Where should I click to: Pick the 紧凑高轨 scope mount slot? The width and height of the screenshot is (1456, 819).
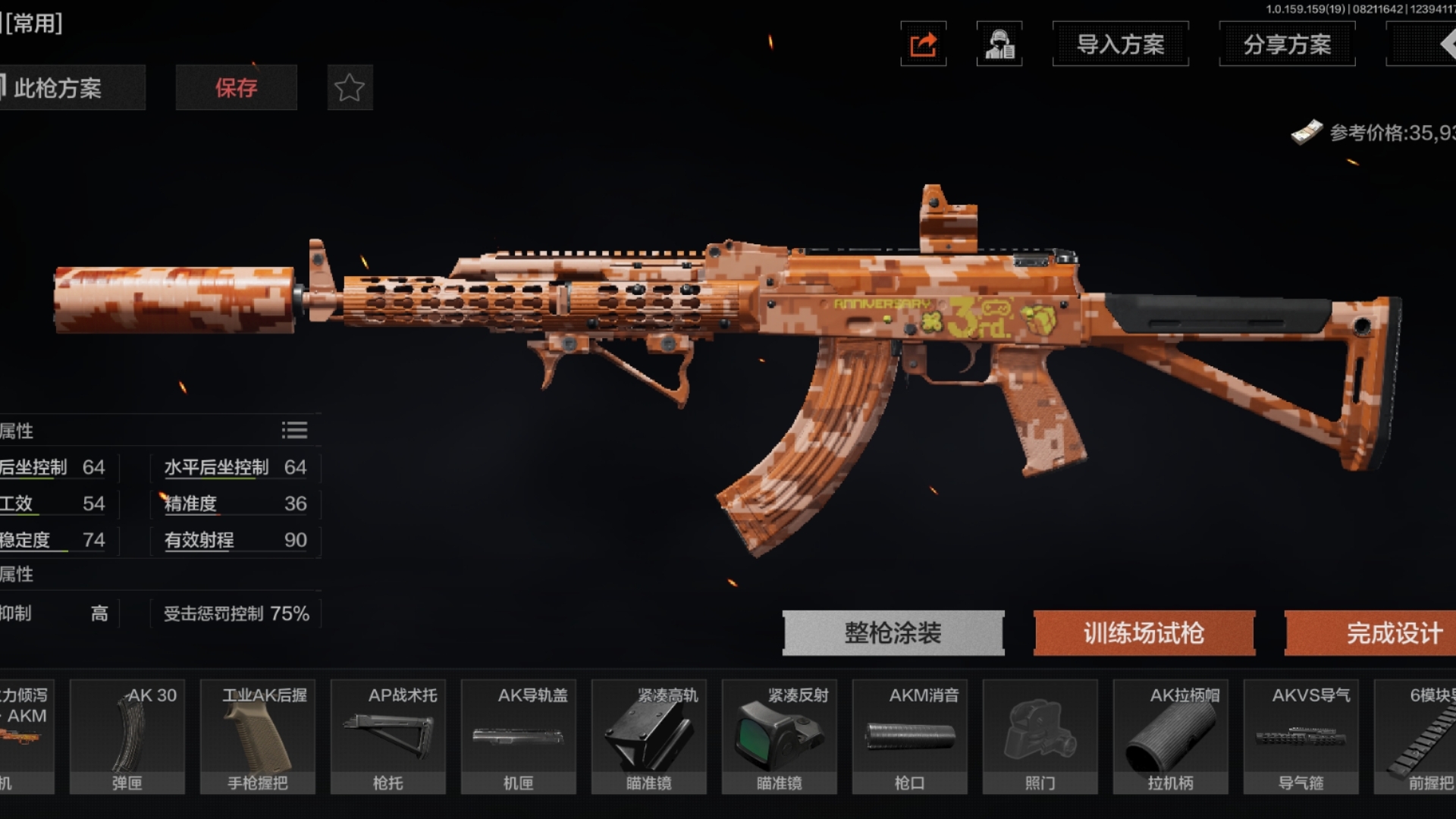pos(649,736)
